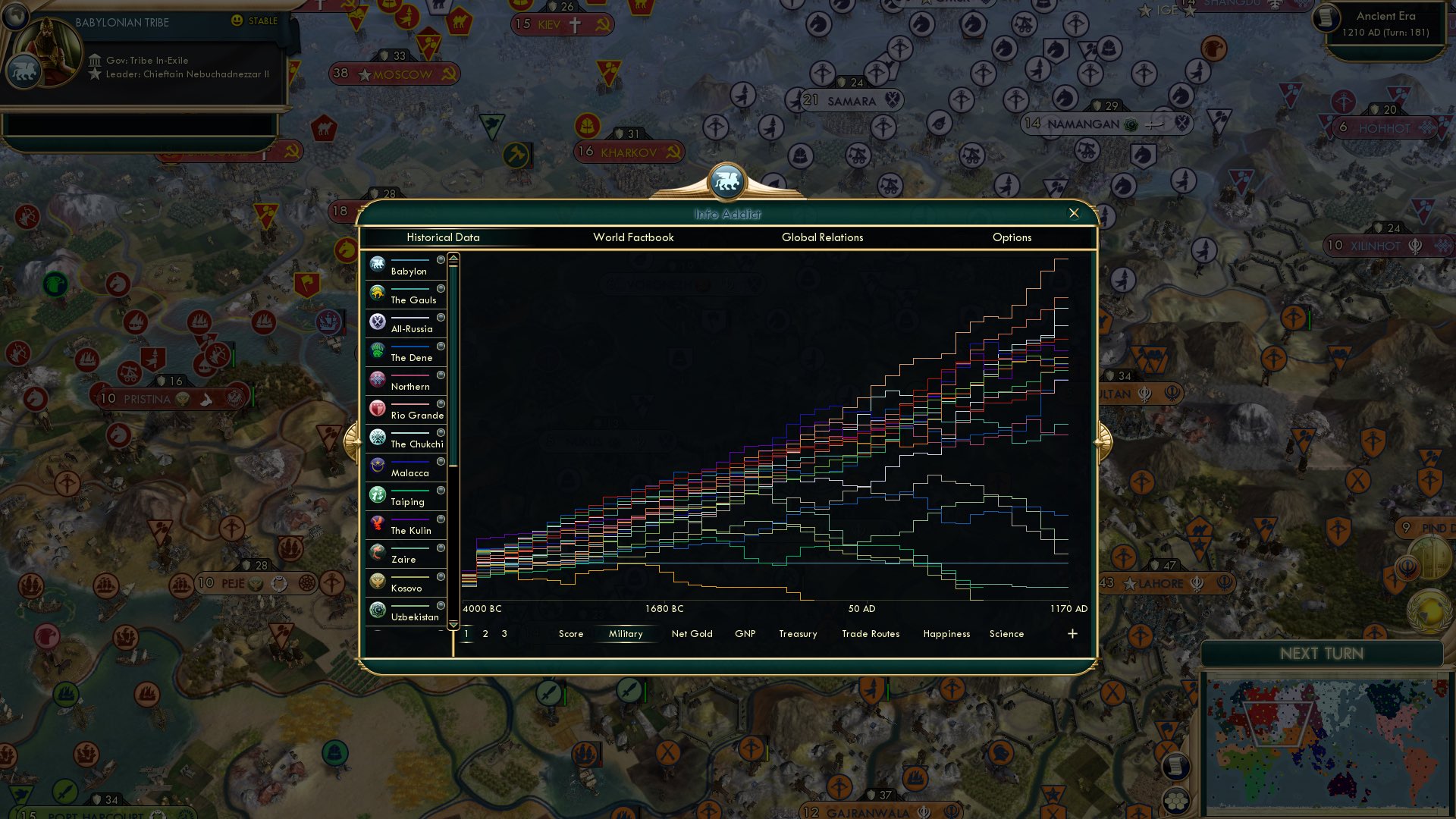Viewport: 1456px width, 819px height.
Task: Select the Zaire civilization icon
Action: pos(377,552)
